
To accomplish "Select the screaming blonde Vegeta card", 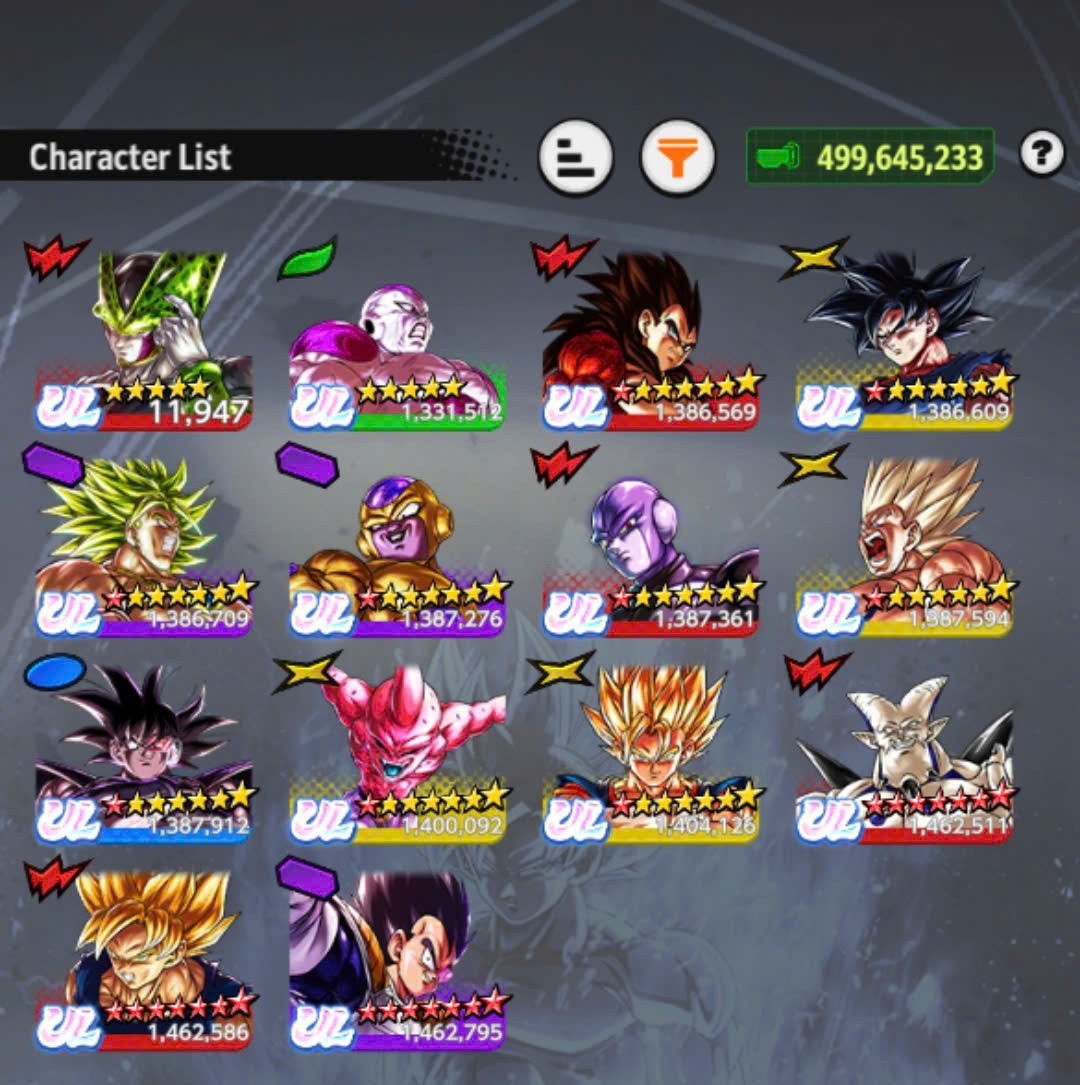I will (x=904, y=547).
